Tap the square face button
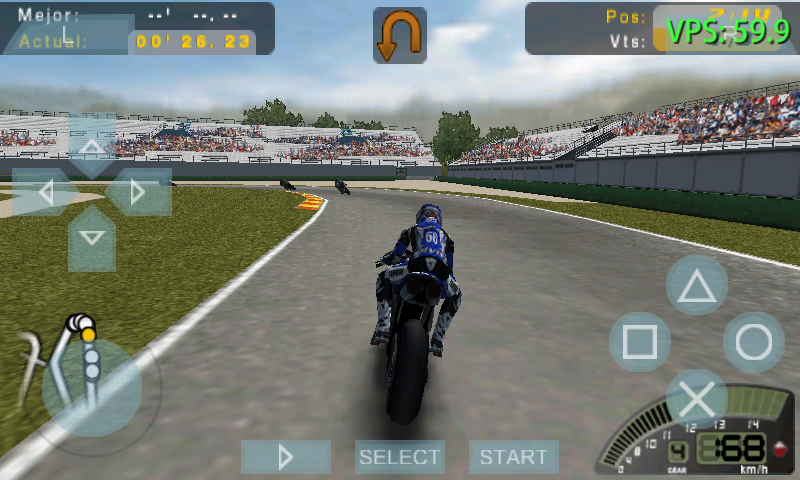800x480 pixels. click(x=640, y=342)
